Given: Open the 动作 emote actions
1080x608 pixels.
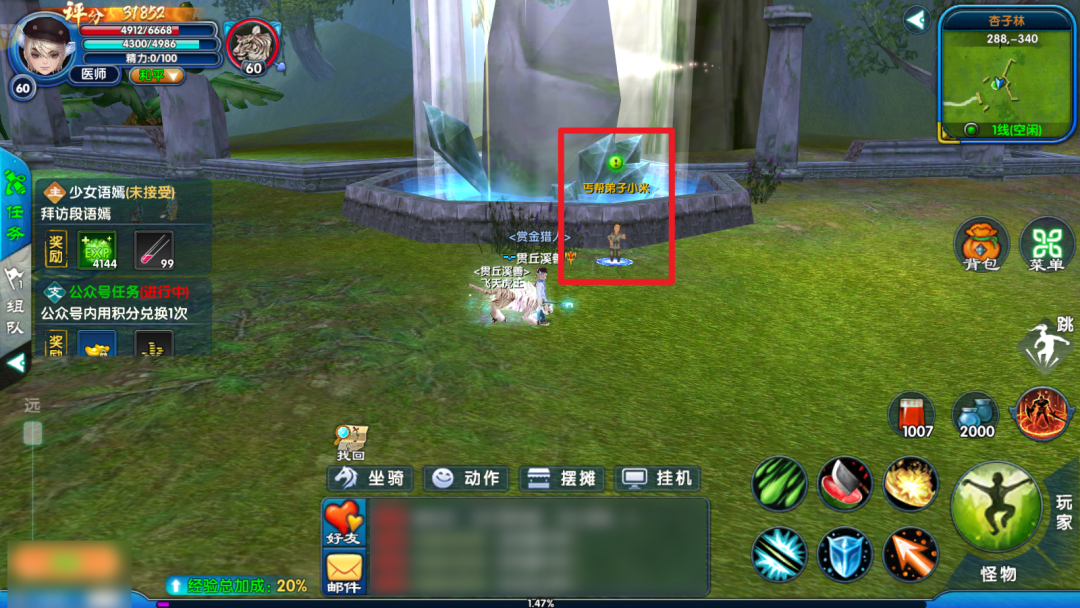Looking at the screenshot, I should pyautogui.click(x=467, y=478).
